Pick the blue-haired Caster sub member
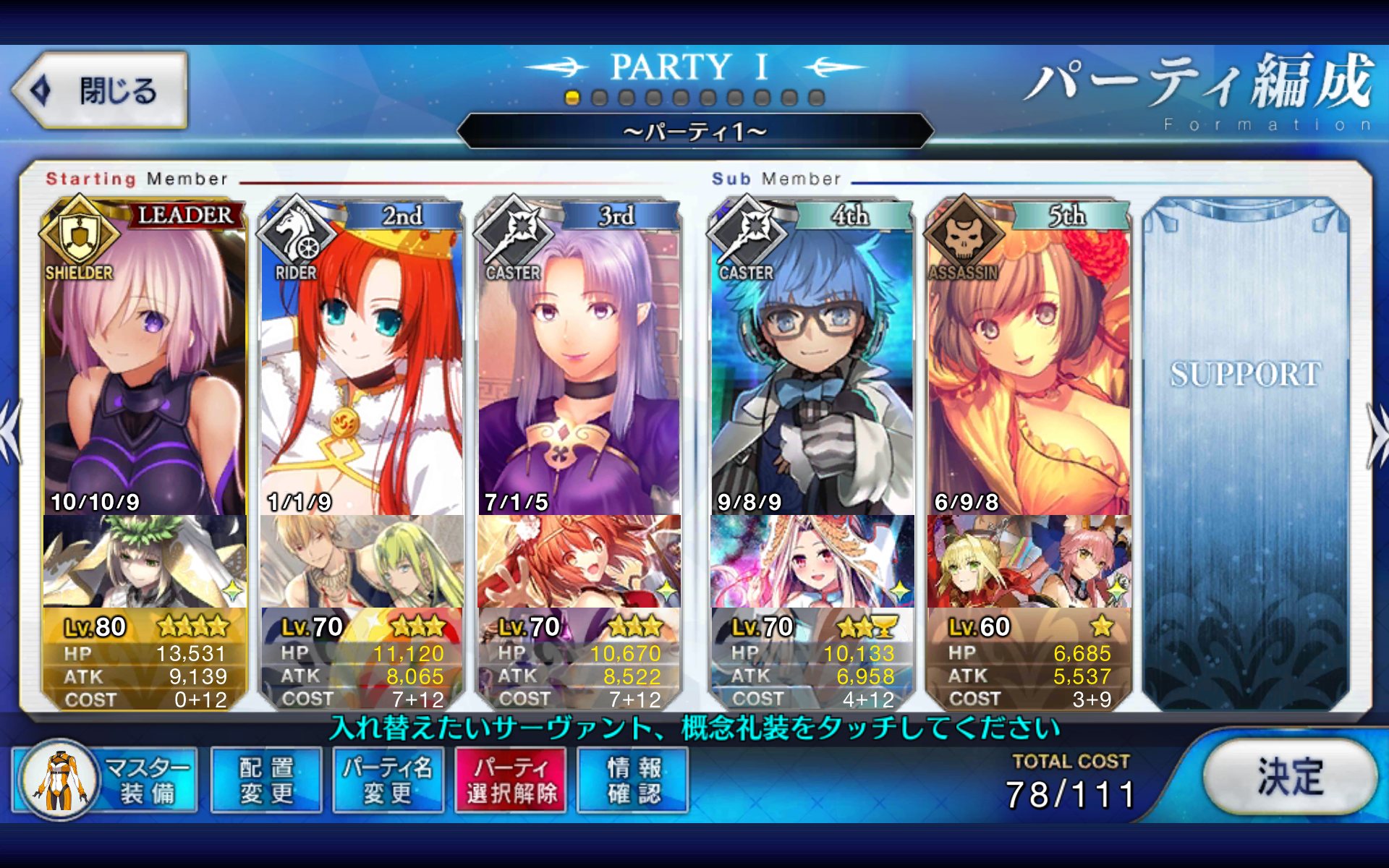The width and height of the screenshot is (1389, 868). (x=812, y=362)
